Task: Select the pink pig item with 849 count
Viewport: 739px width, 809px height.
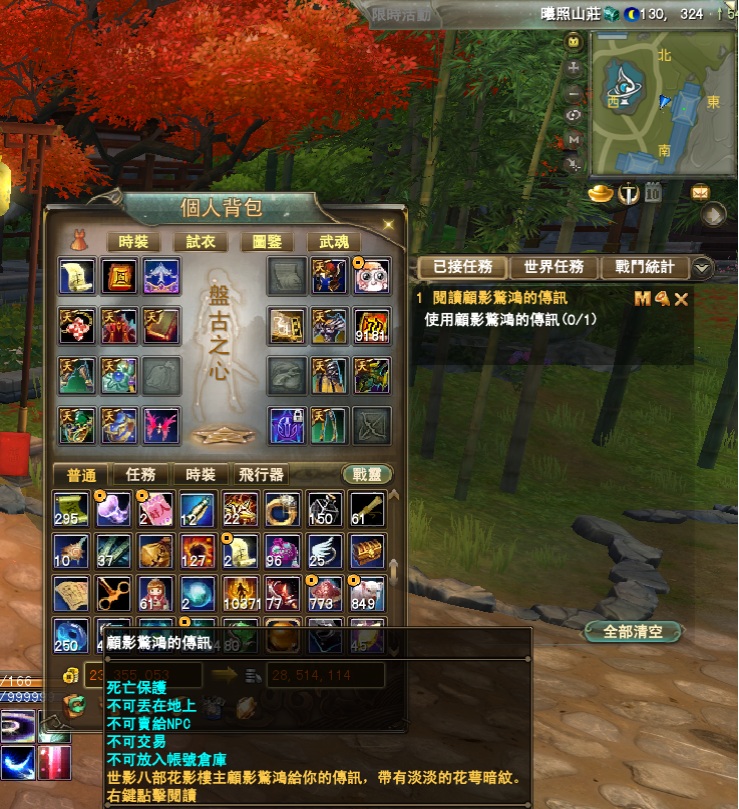Action: click(x=367, y=594)
